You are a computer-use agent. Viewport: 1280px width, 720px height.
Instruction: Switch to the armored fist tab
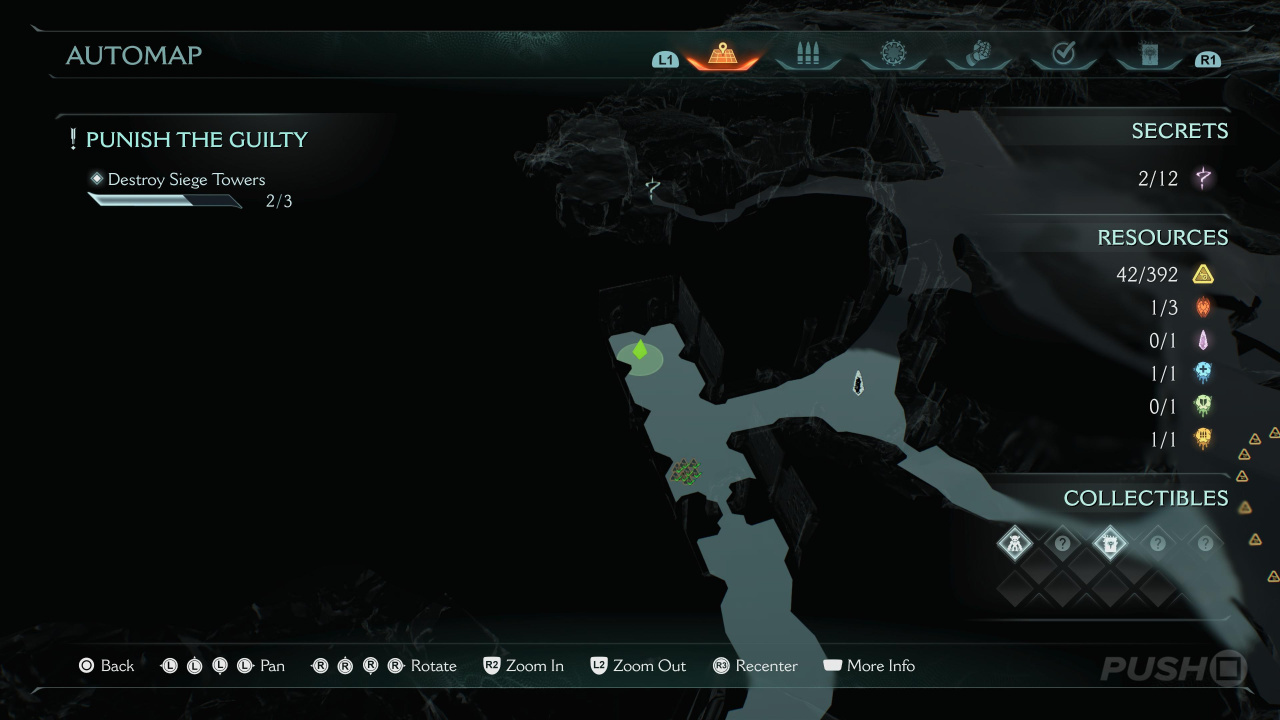[x=978, y=55]
